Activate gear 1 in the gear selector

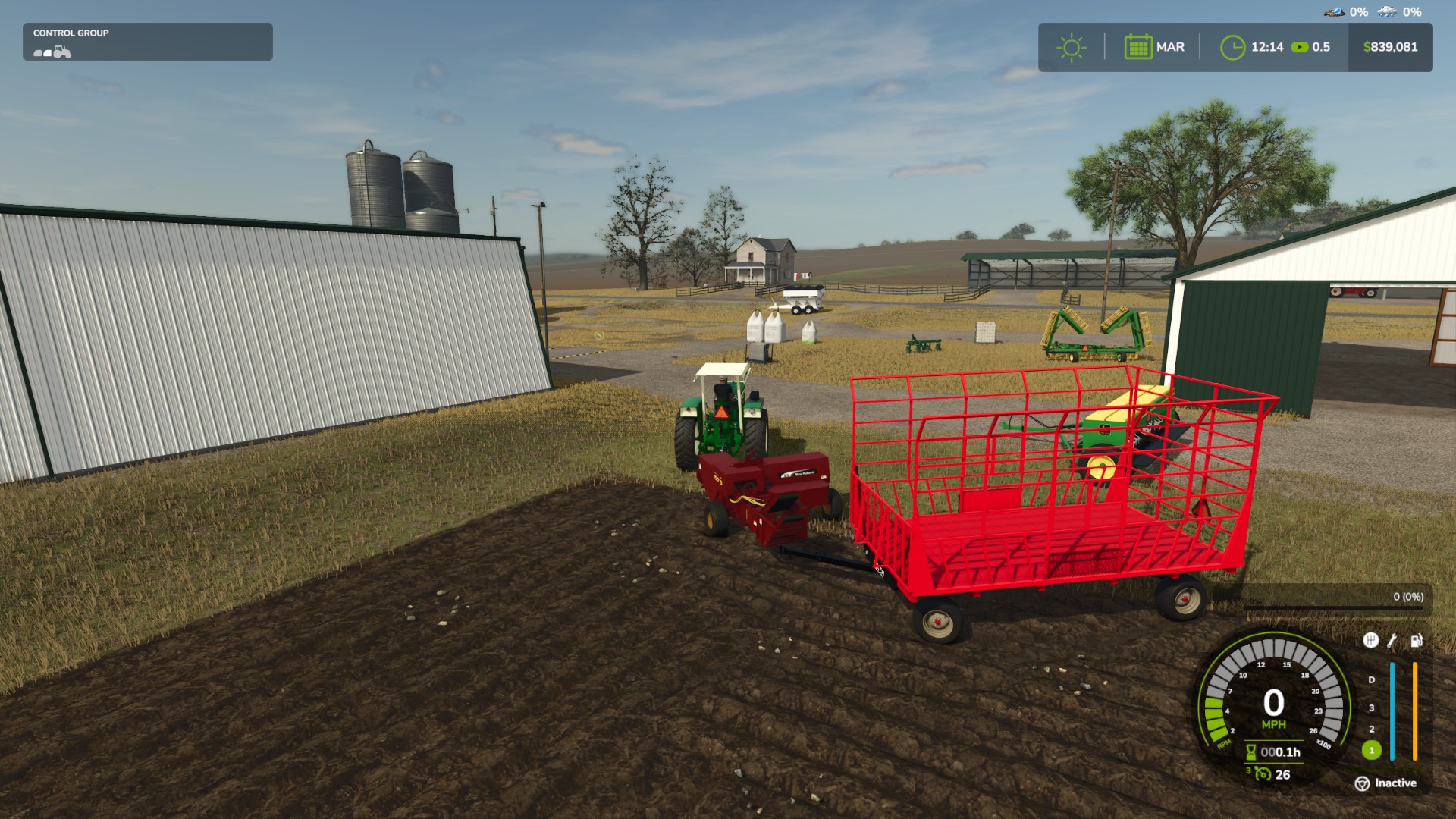coord(1370,751)
